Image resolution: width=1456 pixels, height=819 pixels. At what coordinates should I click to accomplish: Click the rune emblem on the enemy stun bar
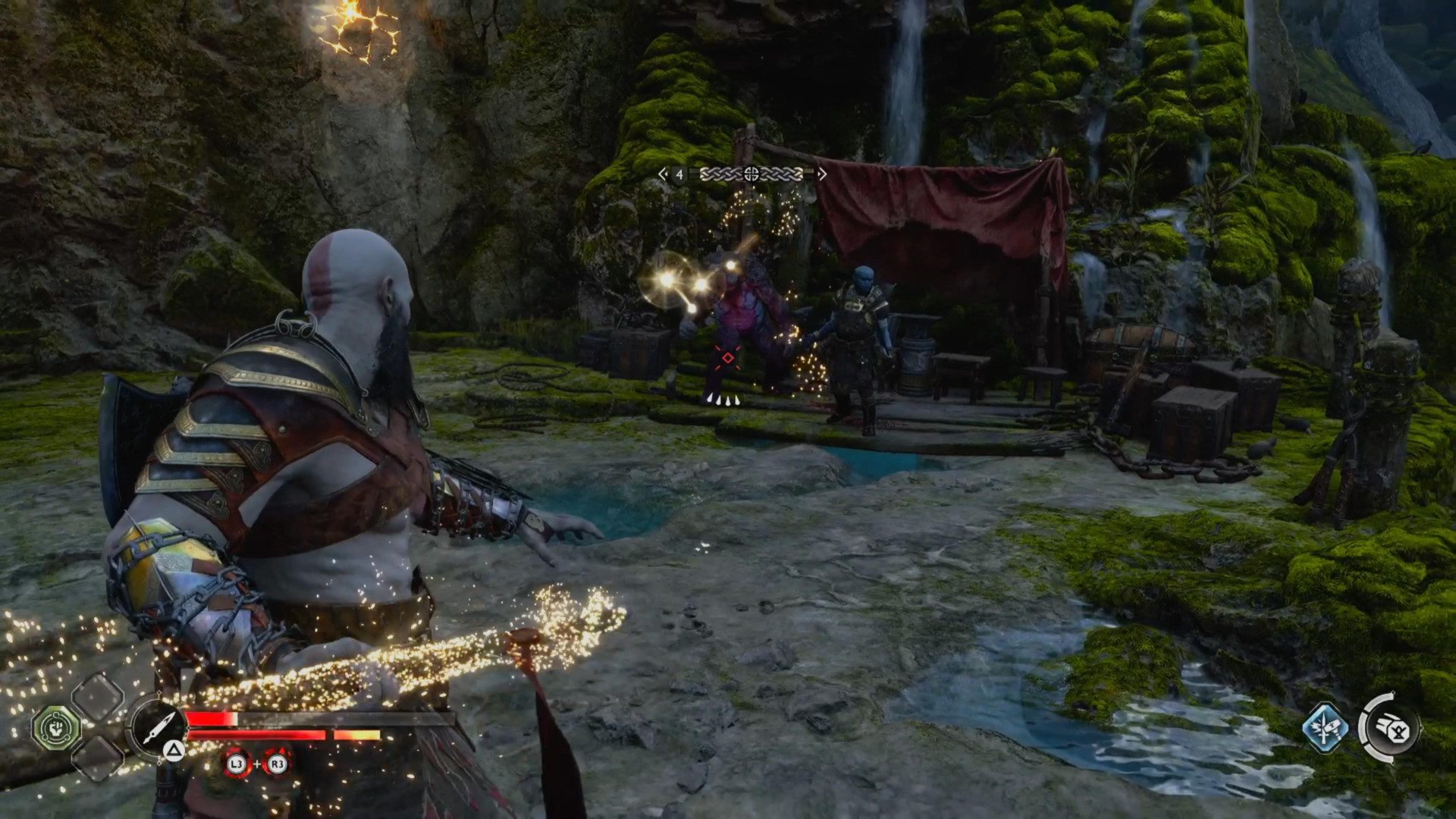pyautogui.click(x=752, y=174)
